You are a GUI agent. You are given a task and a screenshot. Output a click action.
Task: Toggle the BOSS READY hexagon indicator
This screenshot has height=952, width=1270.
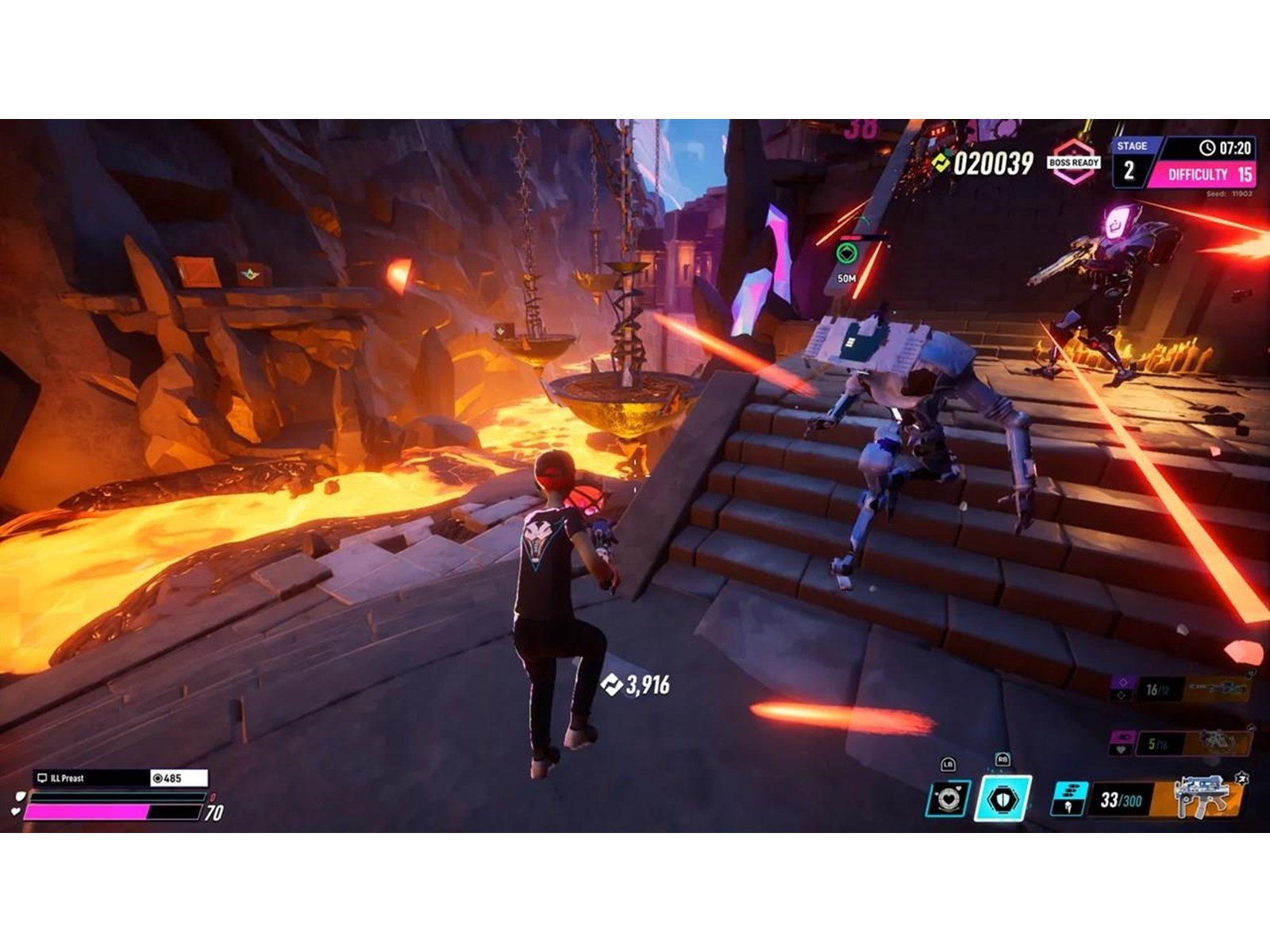pyautogui.click(x=1072, y=161)
